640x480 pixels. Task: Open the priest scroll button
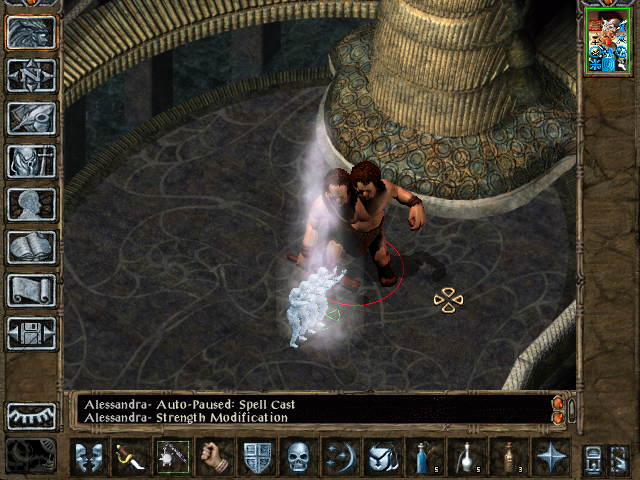(31, 290)
